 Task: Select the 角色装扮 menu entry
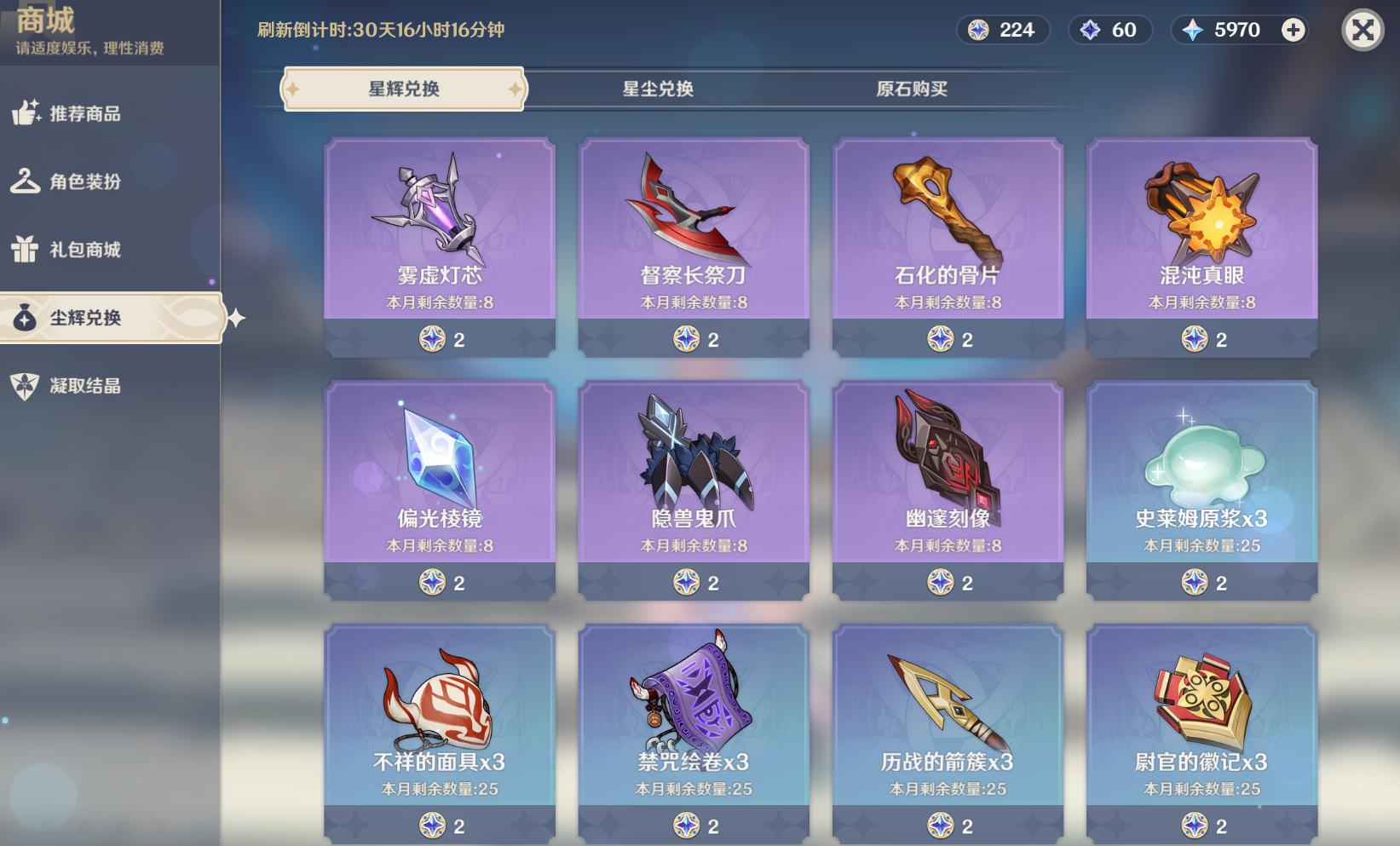coord(84,181)
